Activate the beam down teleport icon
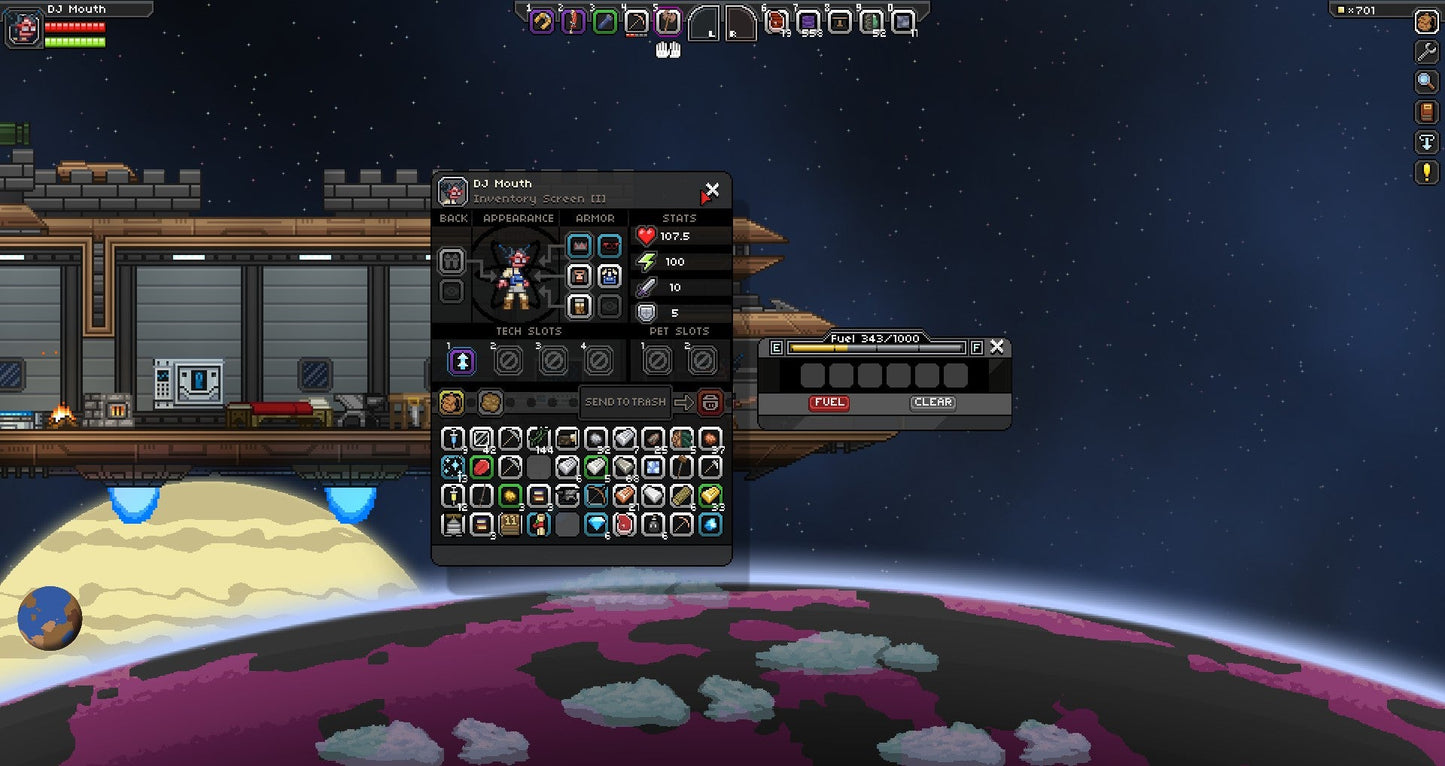 (1426, 142)
